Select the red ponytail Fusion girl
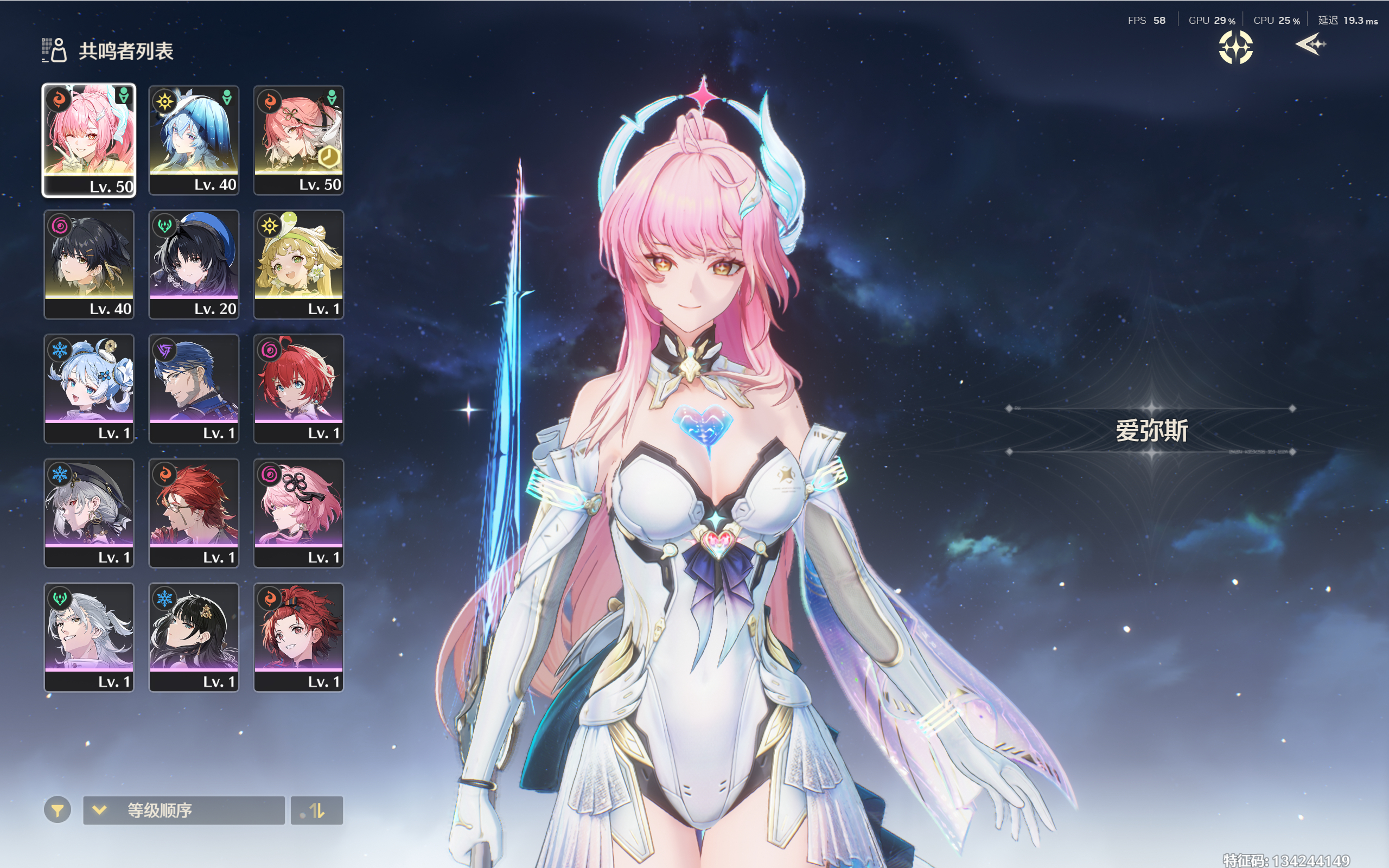Image resolution: width=1389 pixels, height=868 pixels. (298, 637)
